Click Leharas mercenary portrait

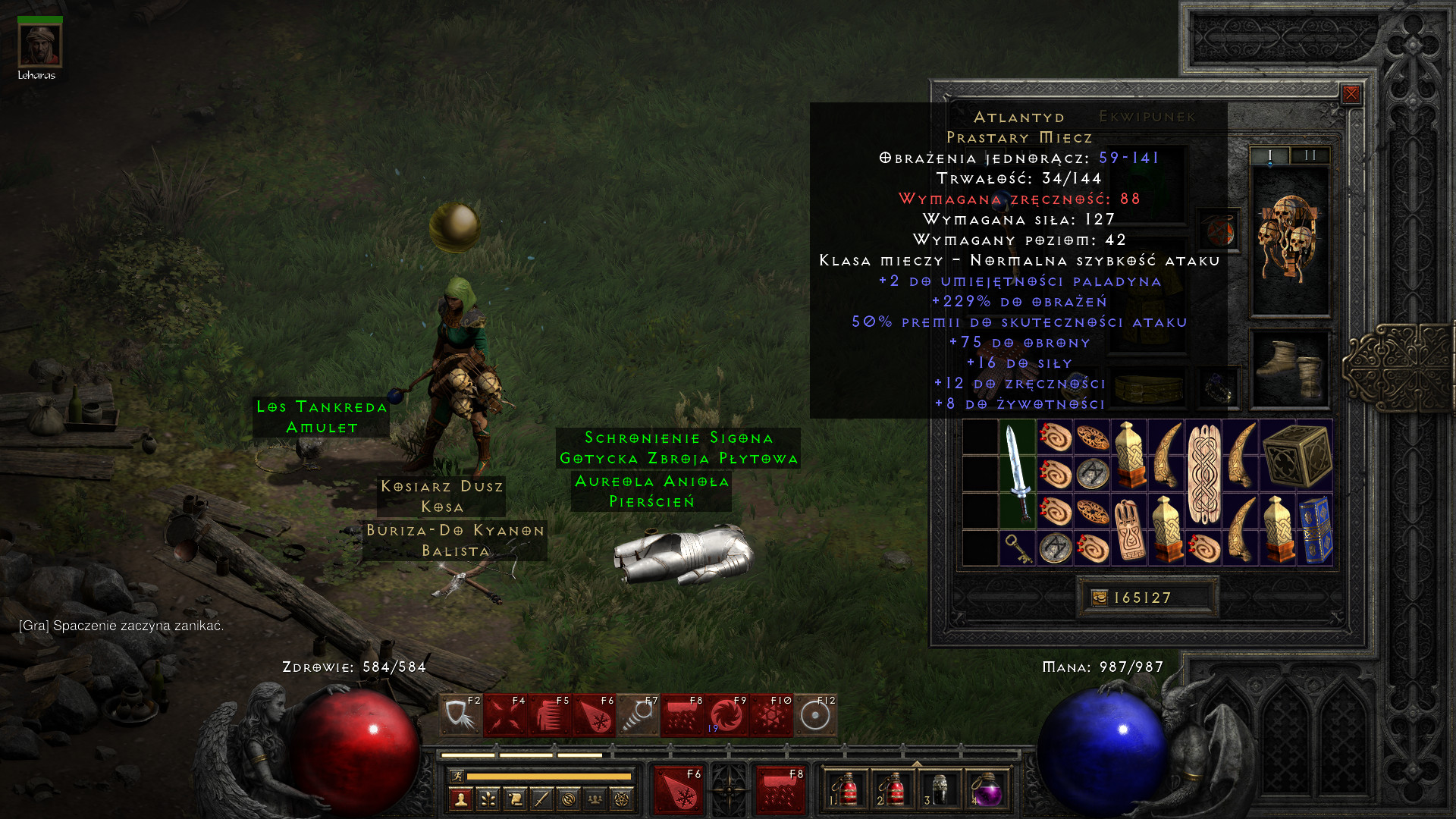pyautogui.click(x=39, y=45)
